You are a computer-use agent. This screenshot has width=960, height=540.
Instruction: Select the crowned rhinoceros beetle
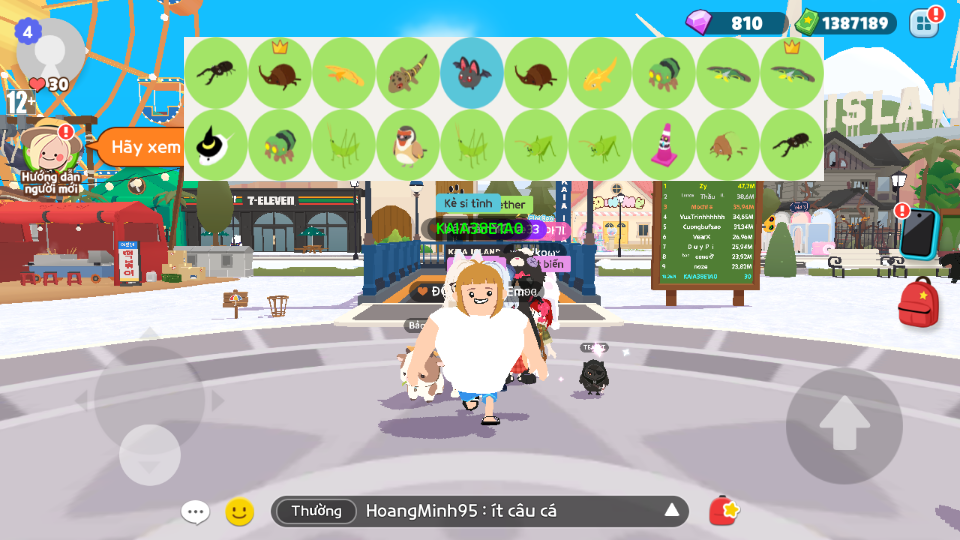click(x=280, y=73)
